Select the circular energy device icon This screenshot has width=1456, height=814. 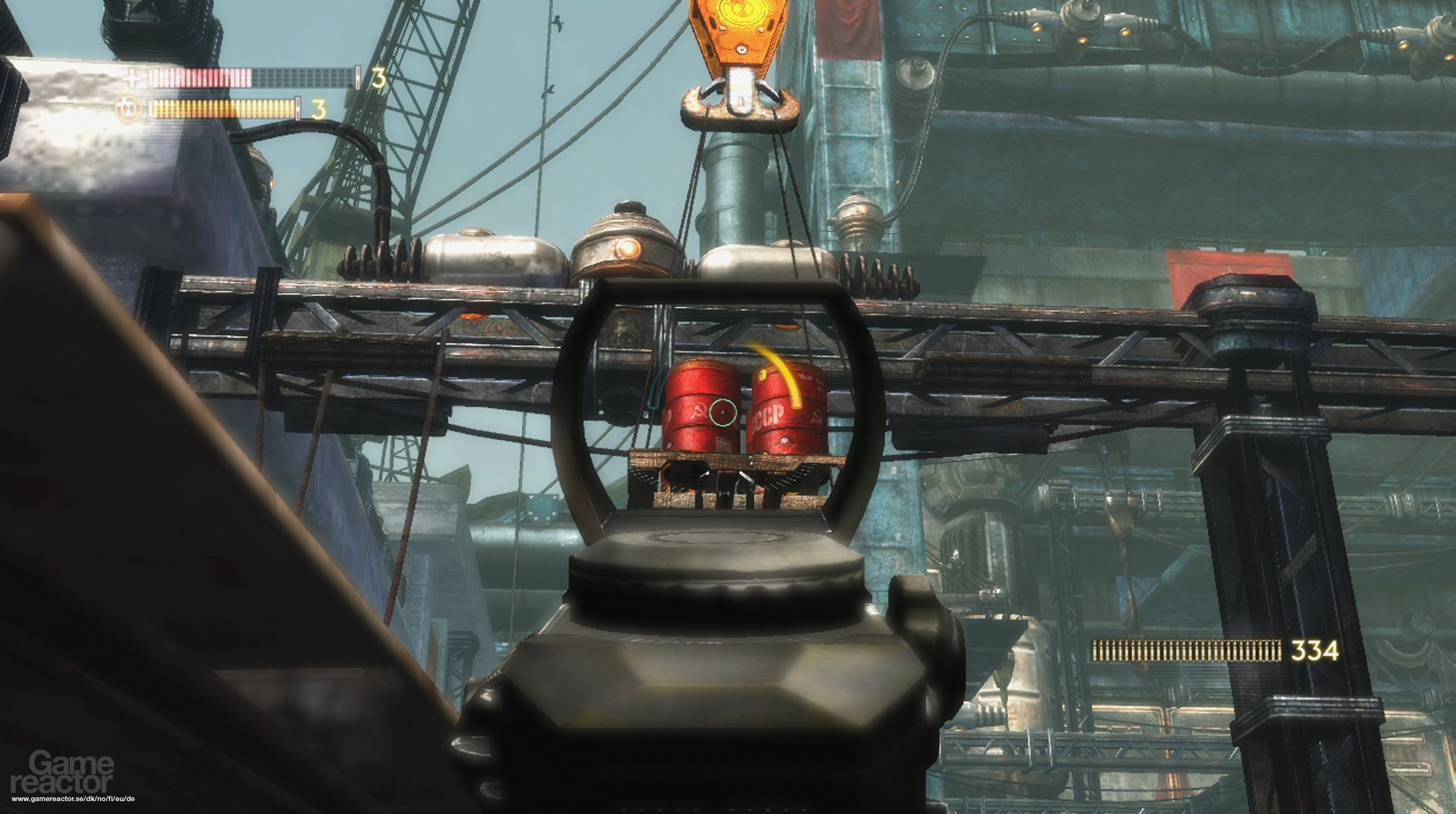tap(129, 110)
